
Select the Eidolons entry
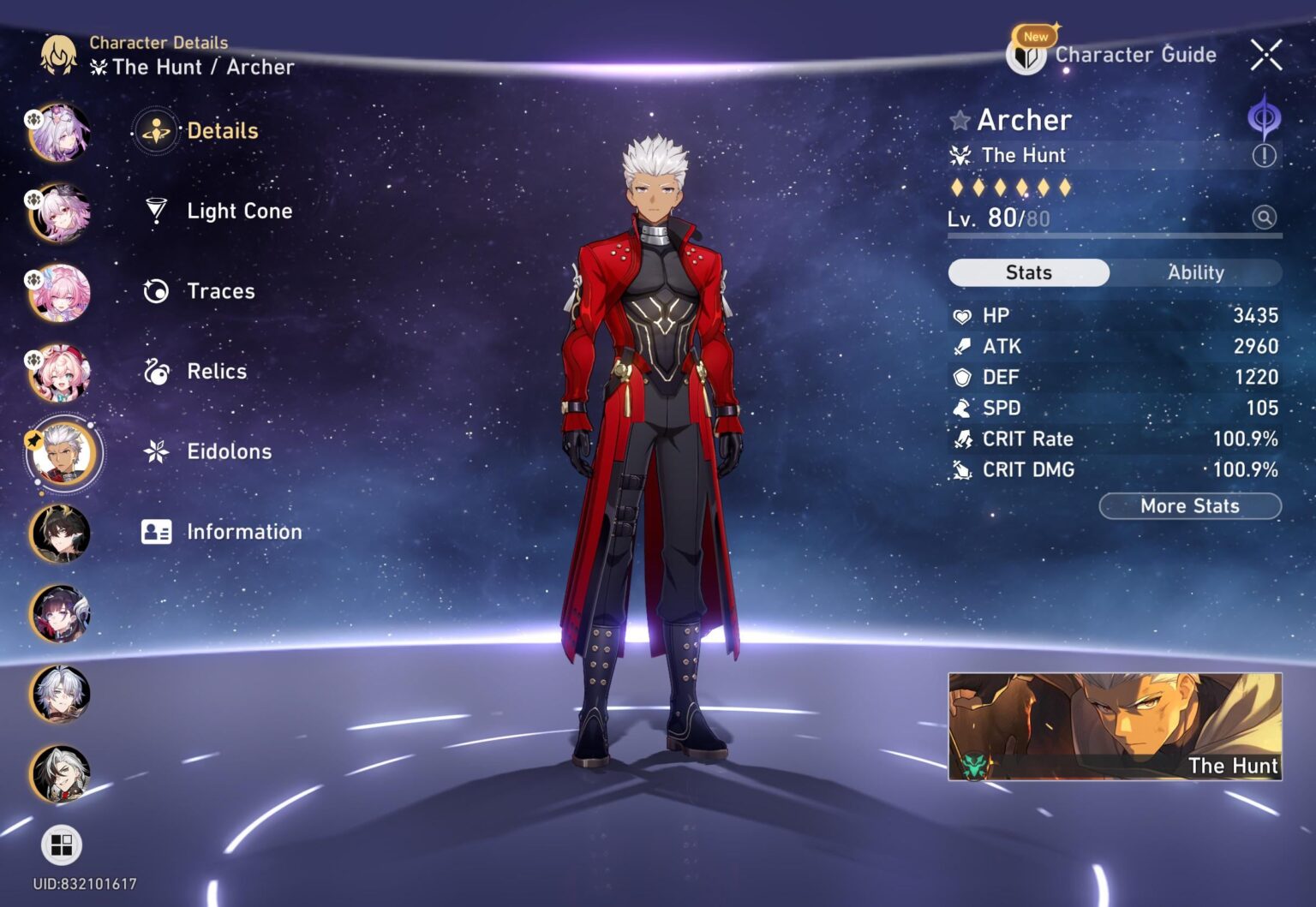[x=228, y=451]
